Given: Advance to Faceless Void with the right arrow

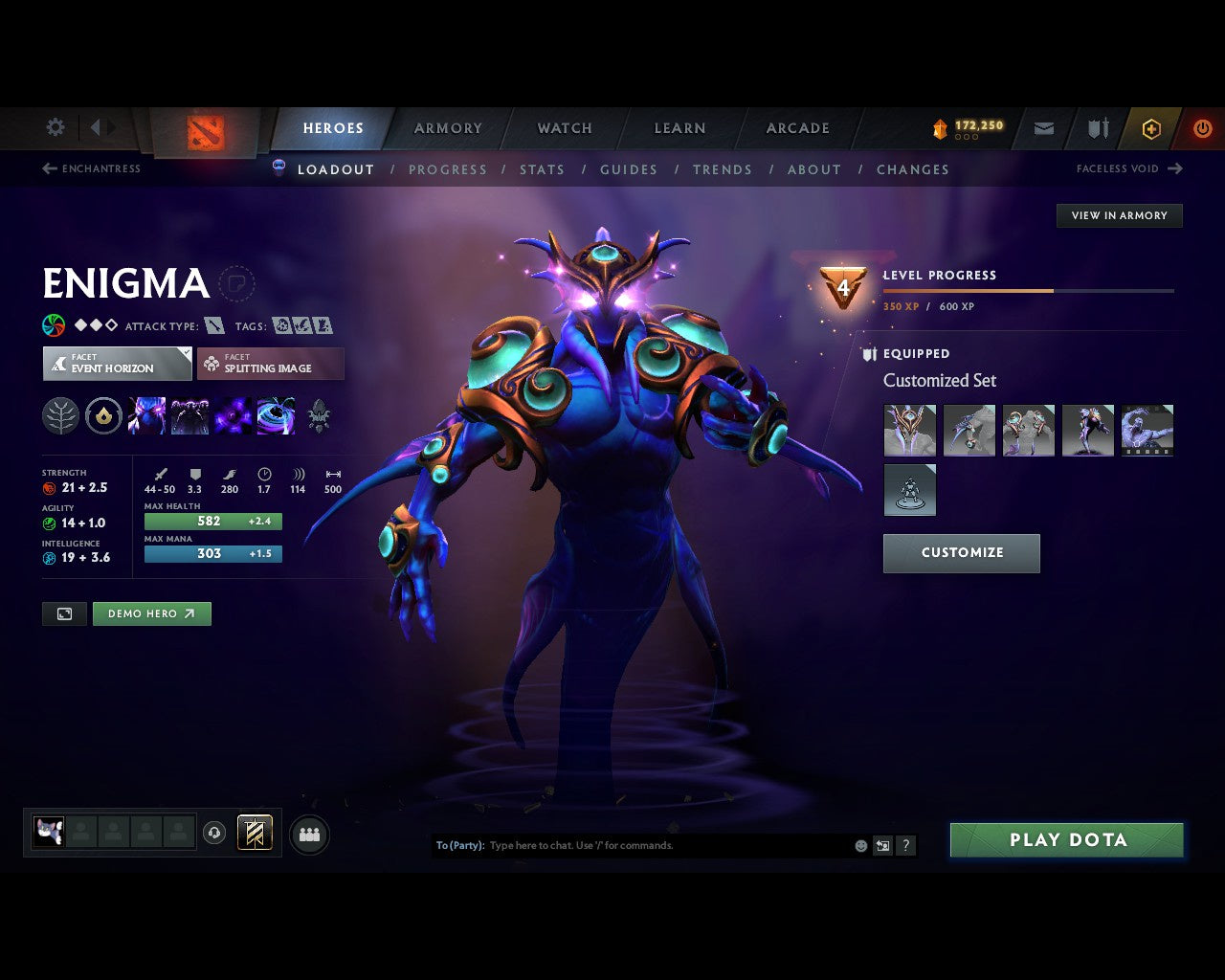Looking at the screenshot, I should [x=1174, y=168].
